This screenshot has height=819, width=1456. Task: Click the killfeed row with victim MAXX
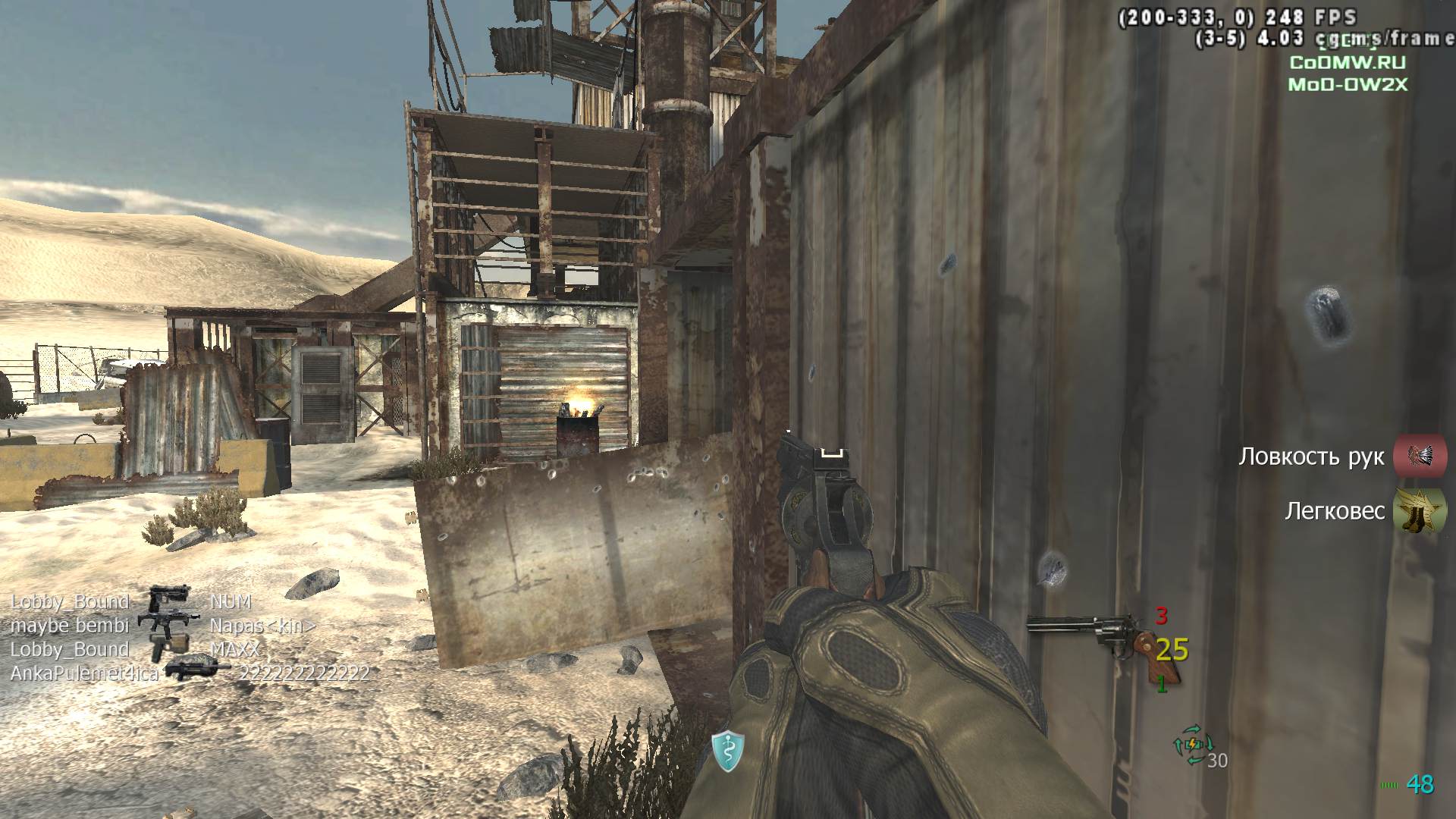click(135, 650)
